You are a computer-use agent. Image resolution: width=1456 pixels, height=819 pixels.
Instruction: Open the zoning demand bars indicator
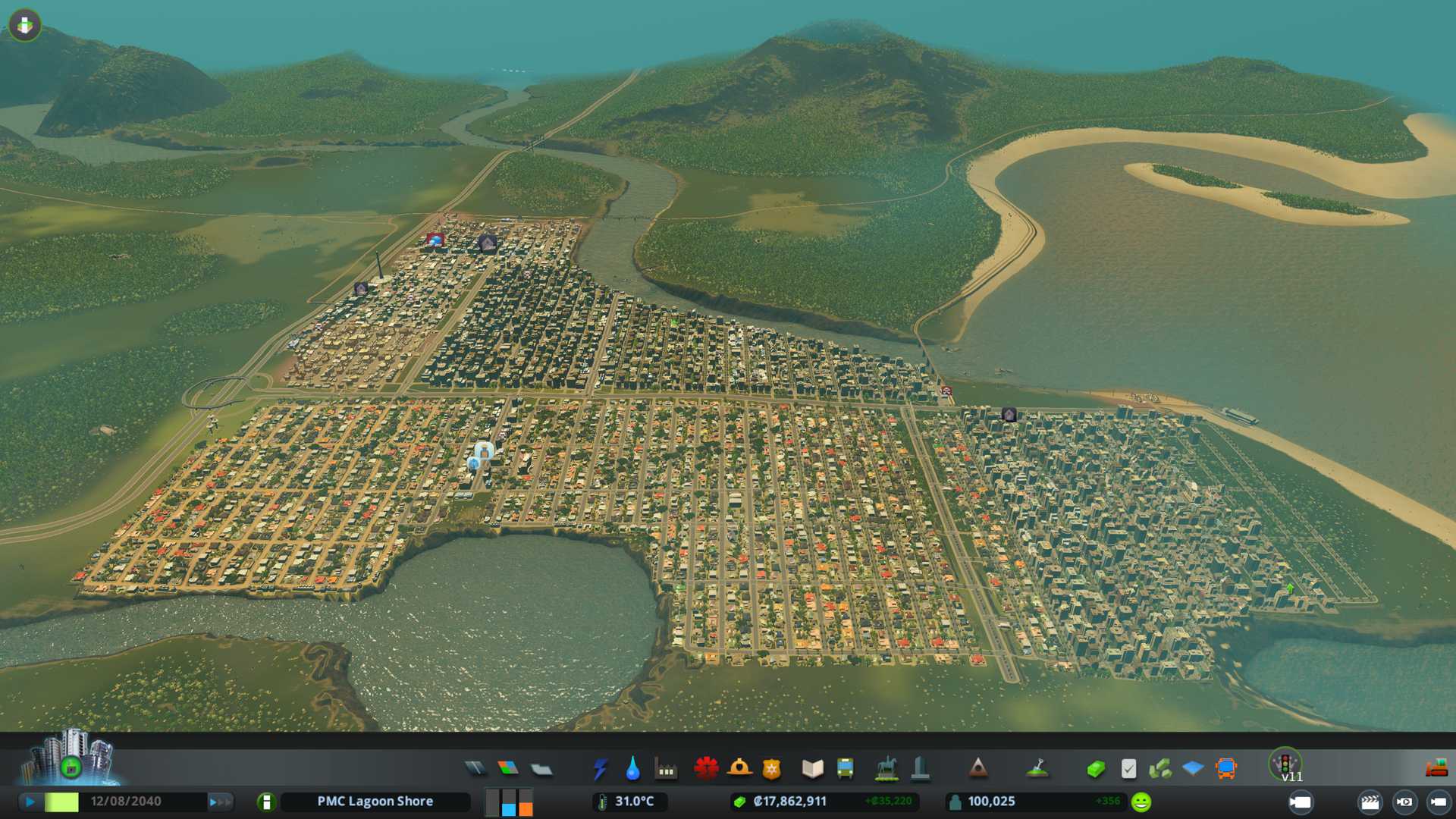(x=509, y=802)
